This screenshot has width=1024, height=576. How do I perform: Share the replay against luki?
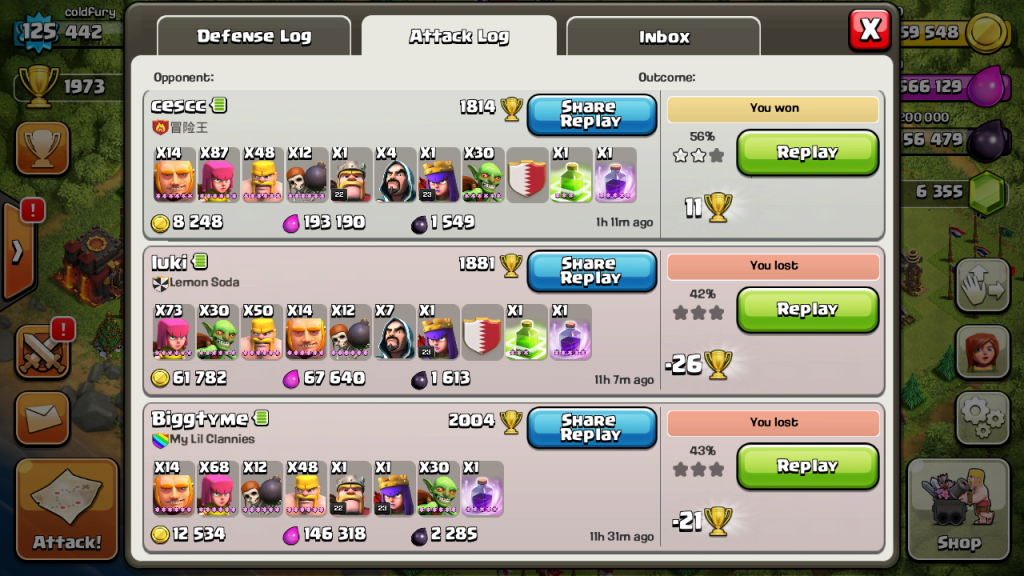point(591,271)
